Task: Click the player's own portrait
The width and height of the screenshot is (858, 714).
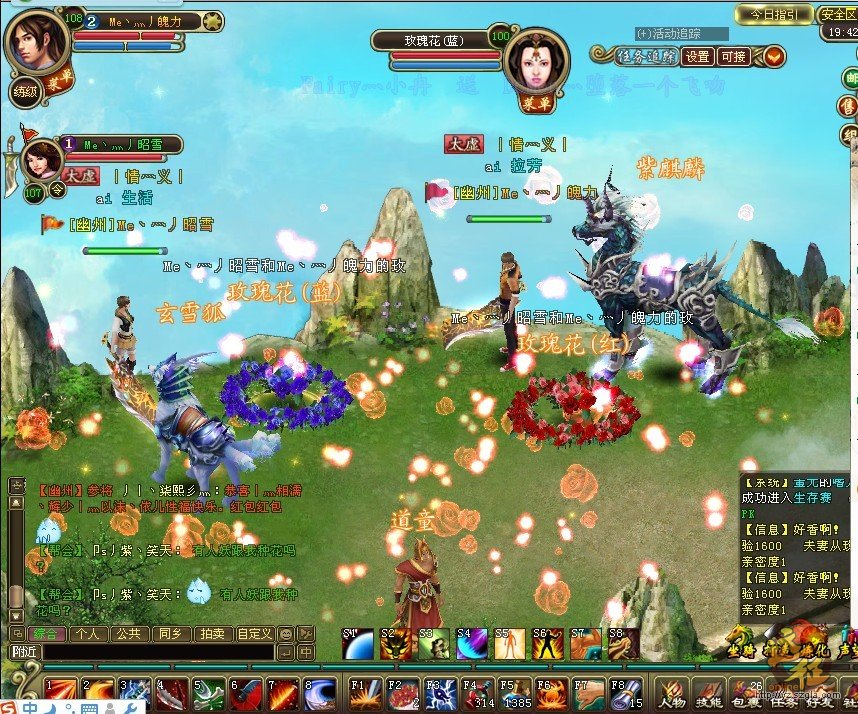Action: pyautogui.click(x=37, y=40)
